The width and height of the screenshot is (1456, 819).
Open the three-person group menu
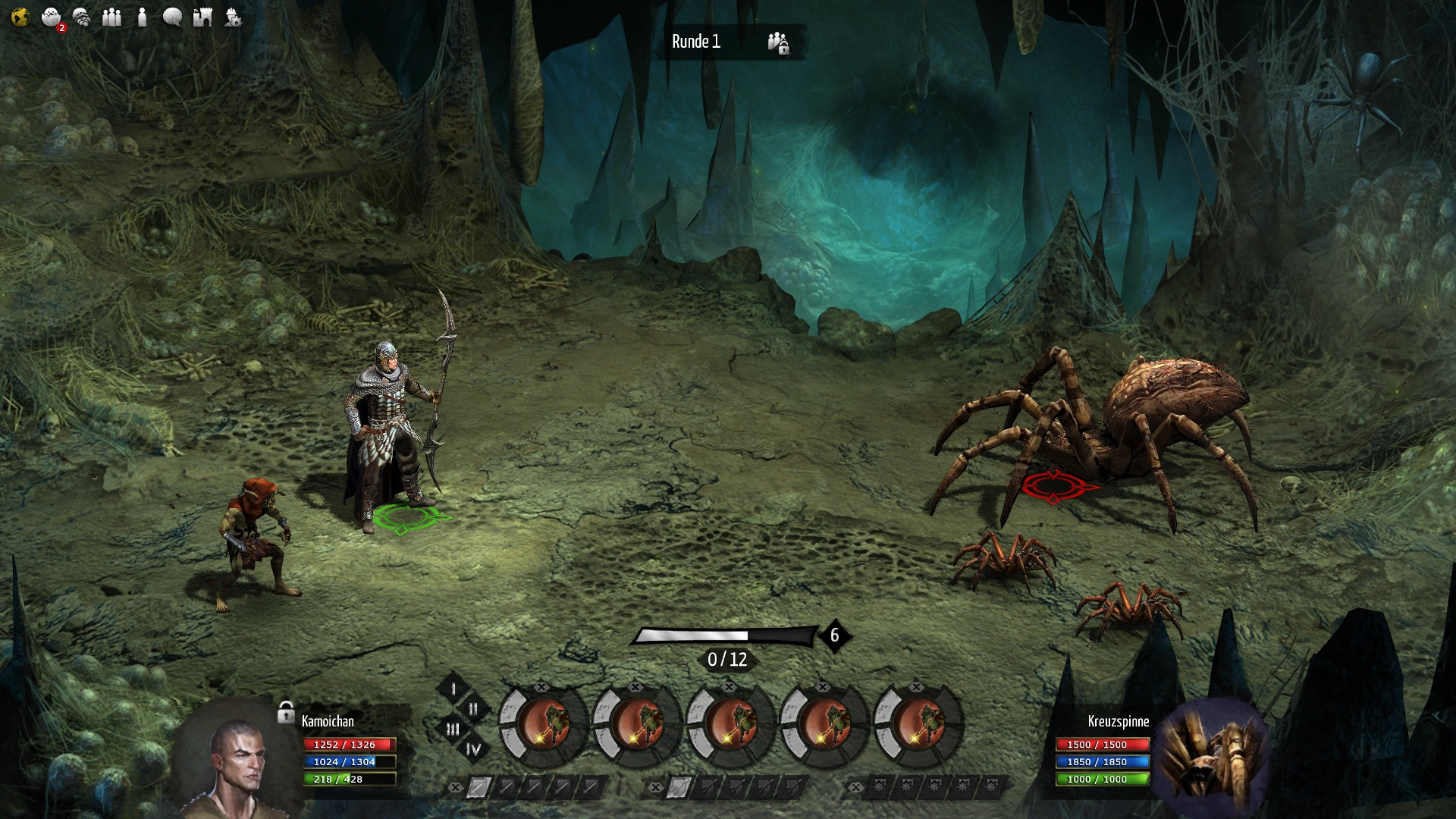(x=111, y=17)
